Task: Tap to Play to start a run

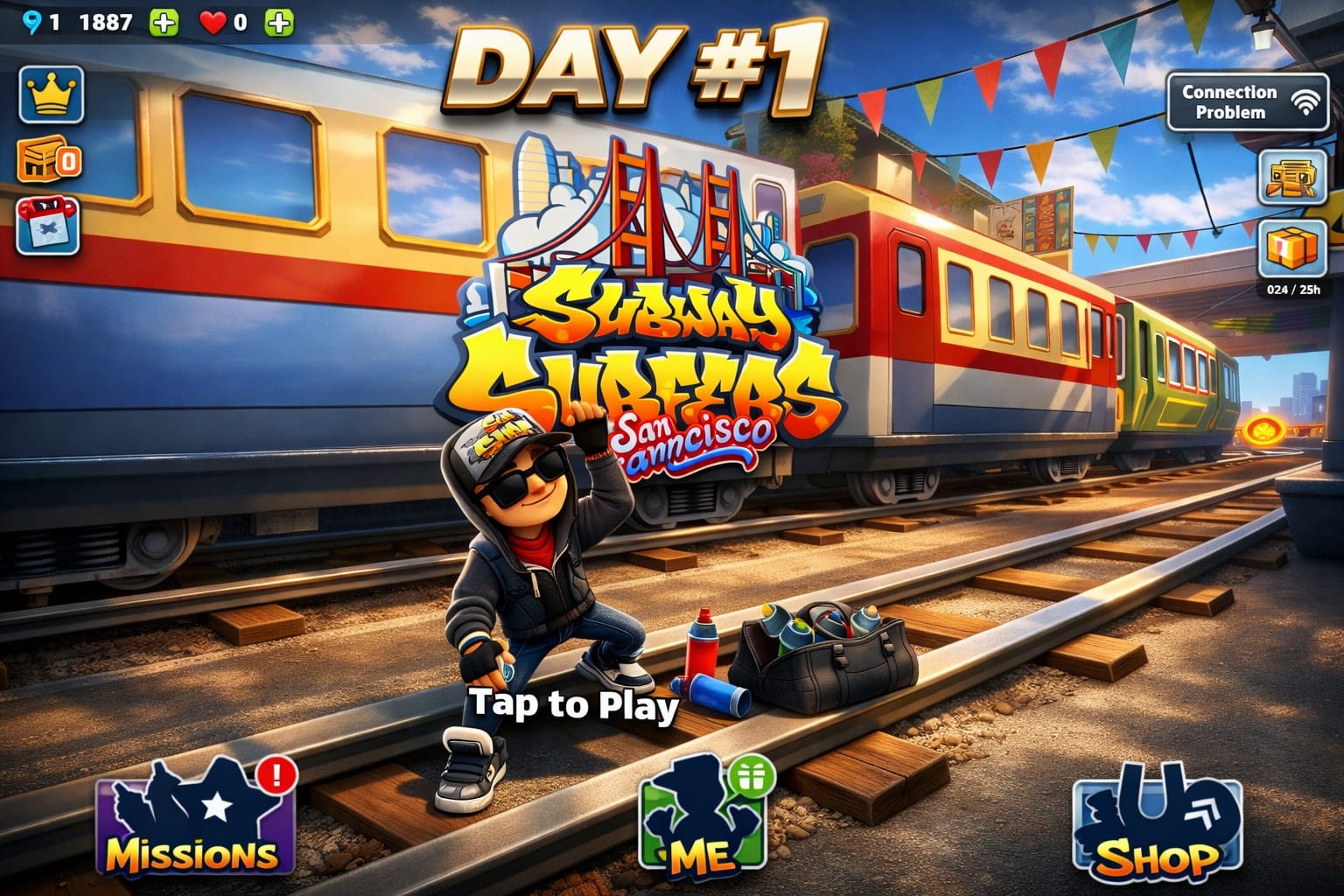Action: [x=573, y=705]
